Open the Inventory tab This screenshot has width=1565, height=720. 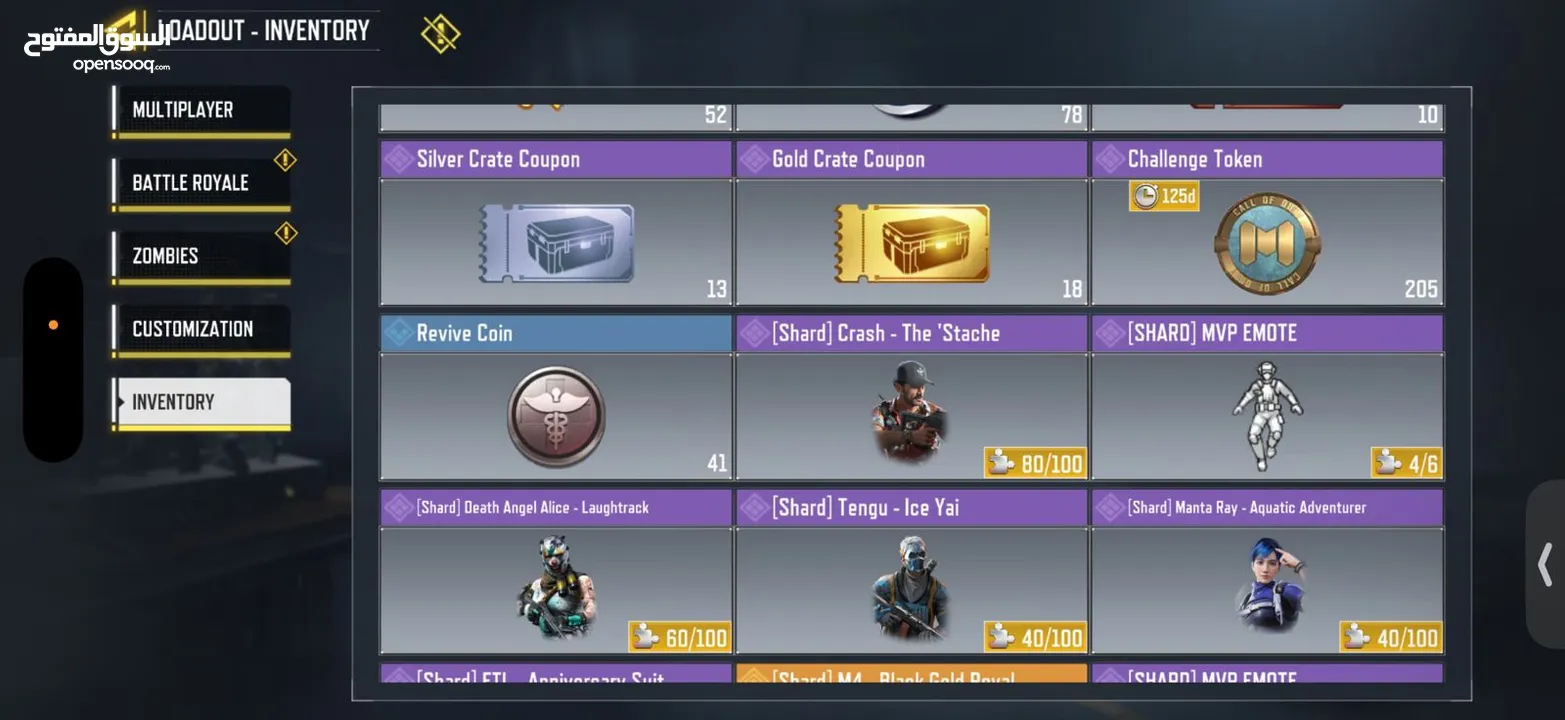tap(198, 401)
